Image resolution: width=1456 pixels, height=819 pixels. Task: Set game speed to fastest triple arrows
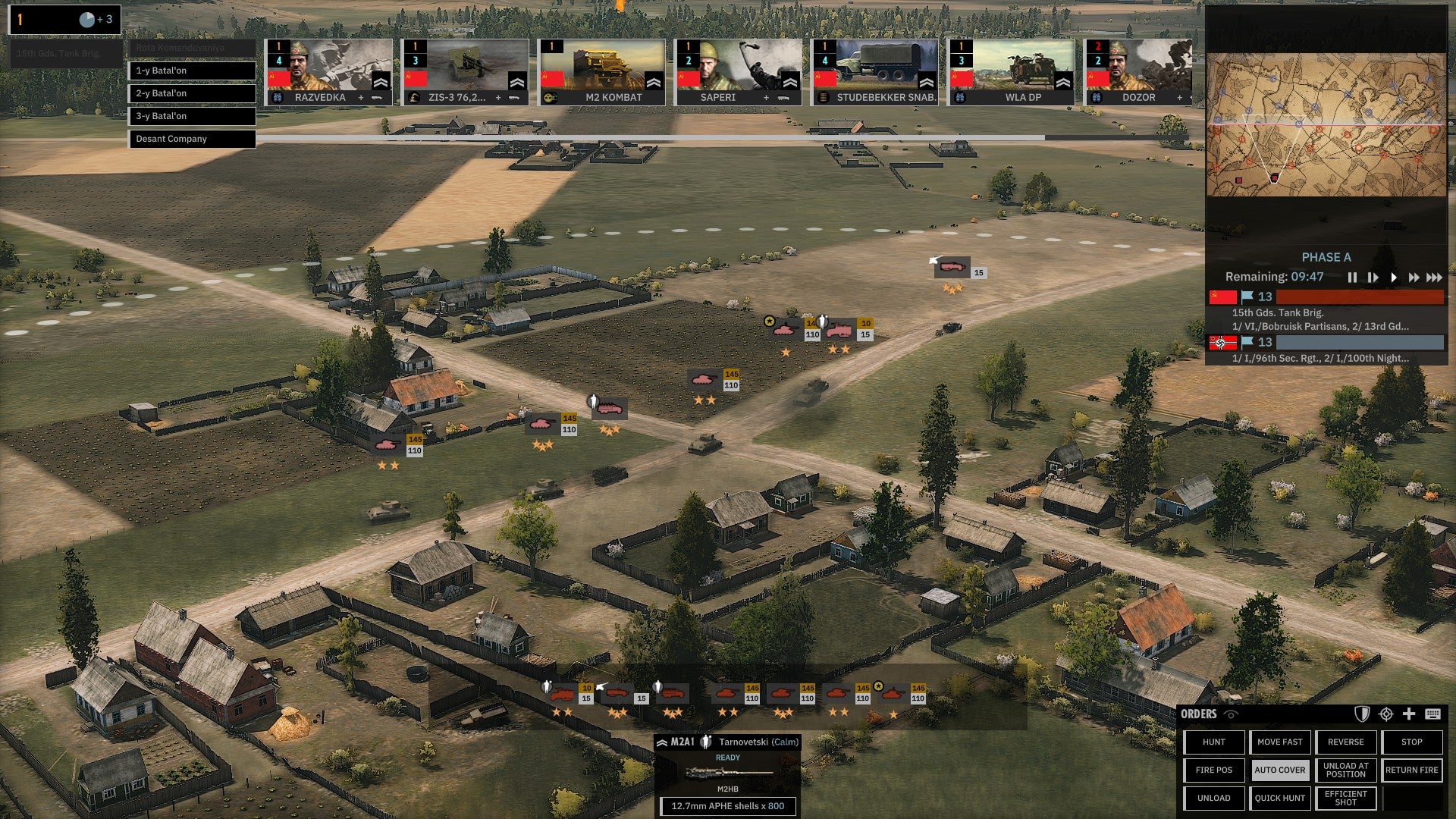click(1434, 278)
